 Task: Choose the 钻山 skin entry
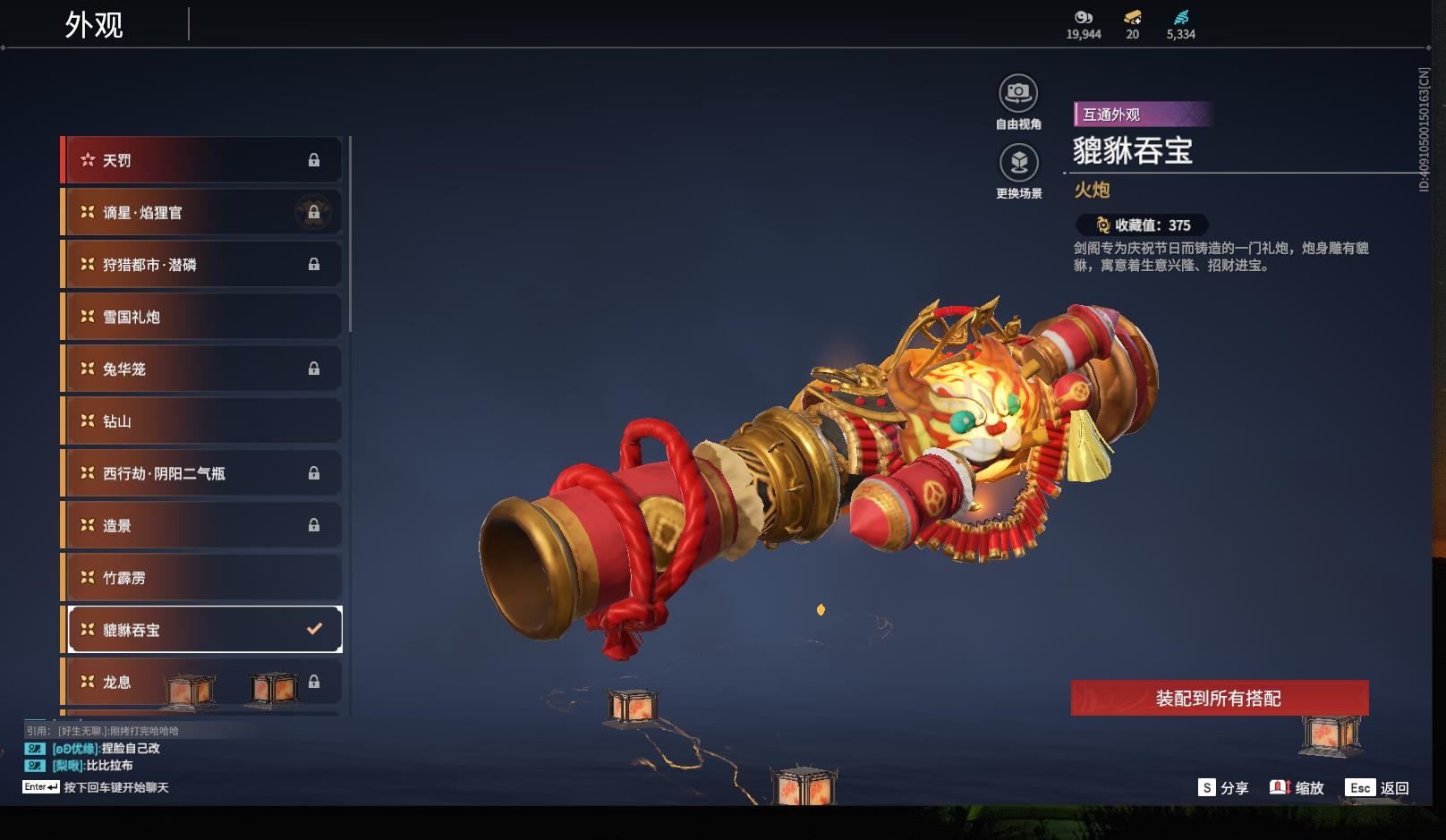[x=204, y=421]
